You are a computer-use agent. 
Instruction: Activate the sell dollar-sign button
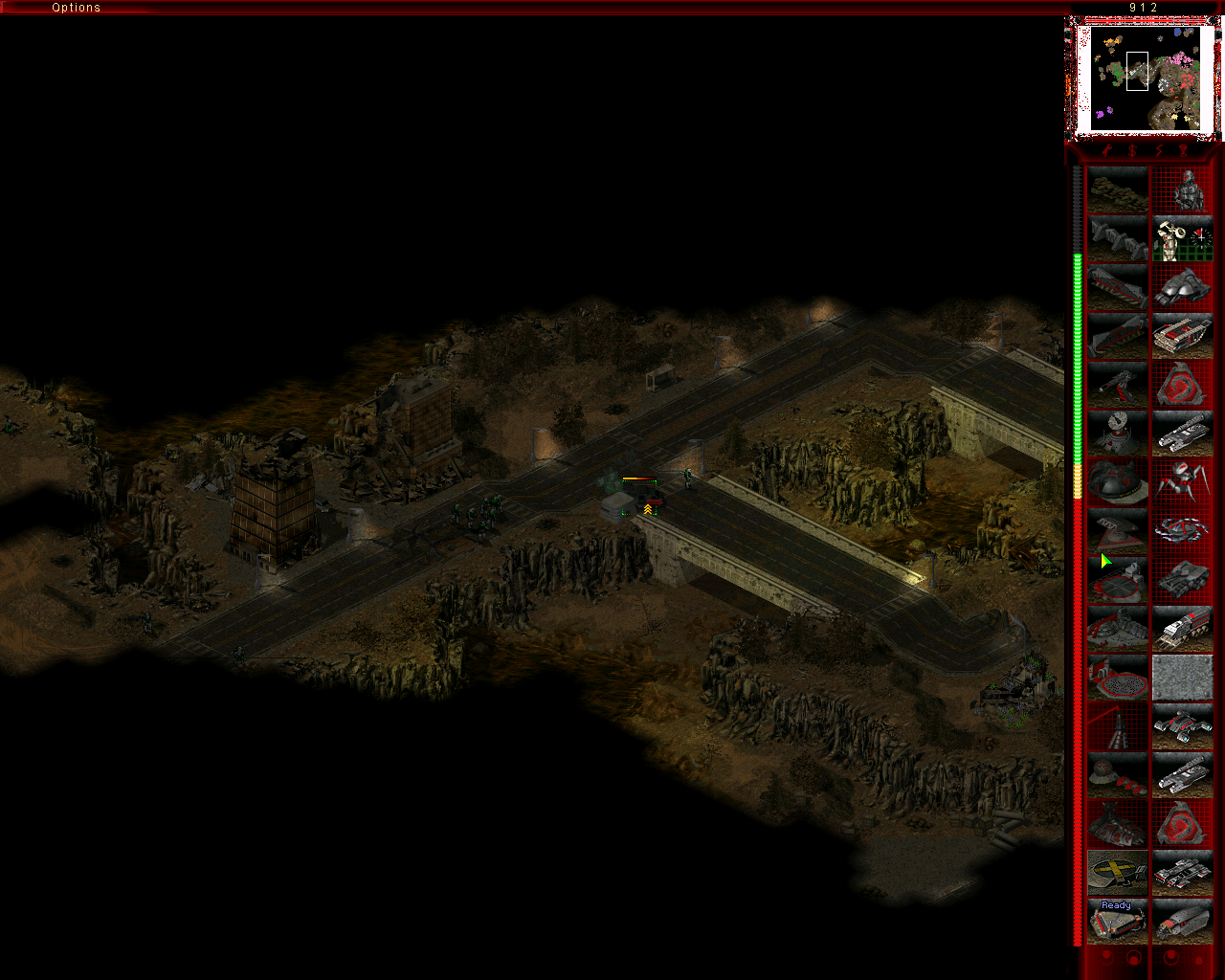tap(1133, 151)
